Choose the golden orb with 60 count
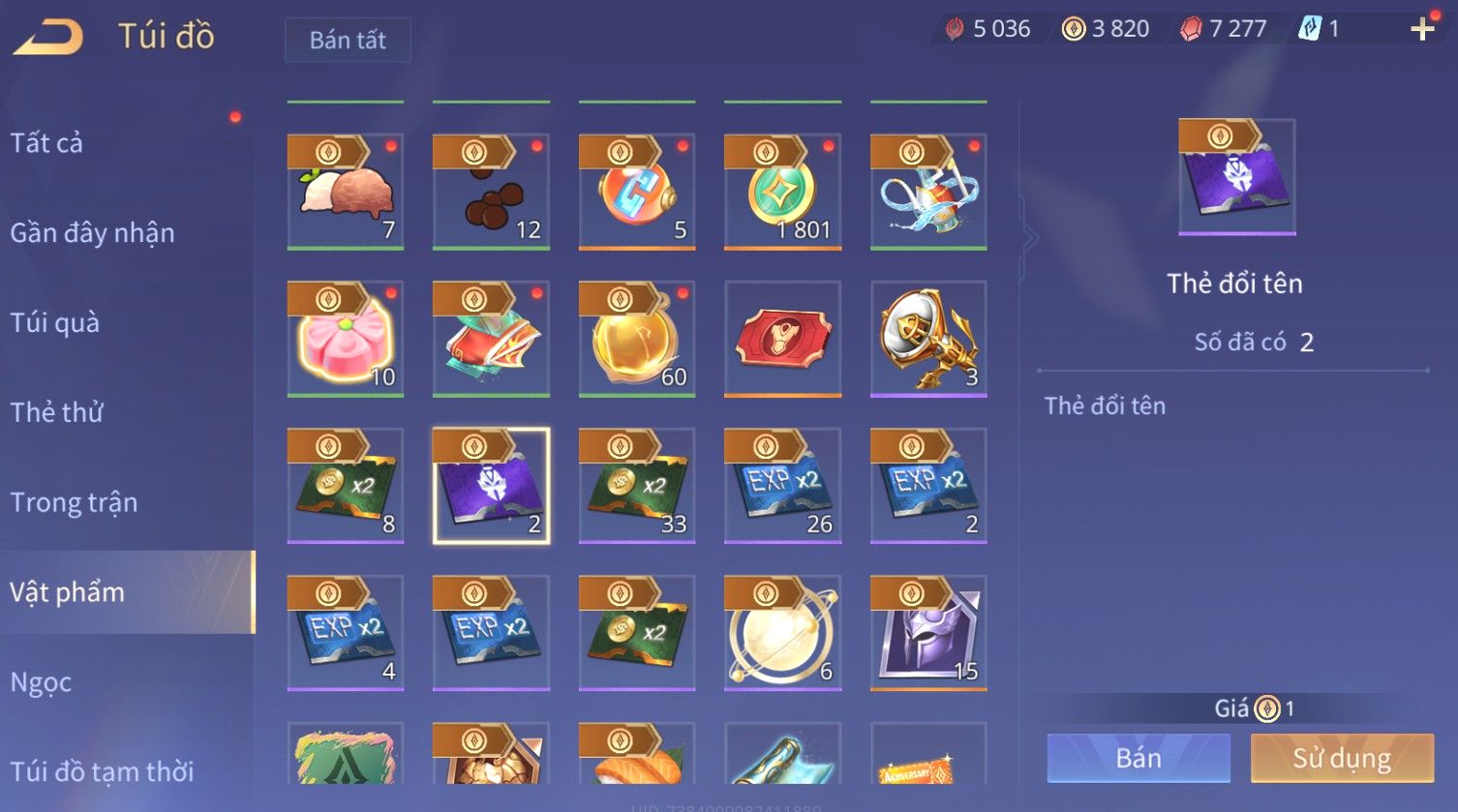The image size is (1458, 812). (x=637, y=339)
